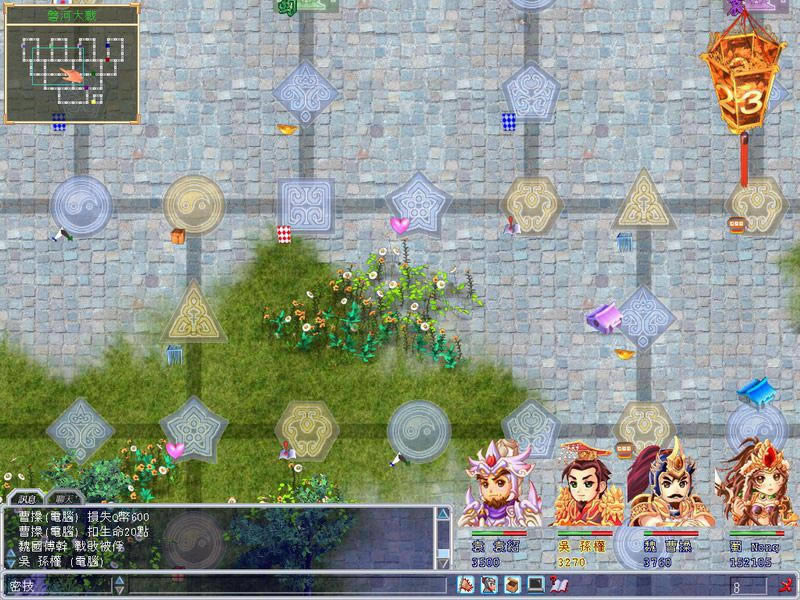The image size is (800, 600).
Task: Select 袁紹 player portrait
Action: (497, 490)
